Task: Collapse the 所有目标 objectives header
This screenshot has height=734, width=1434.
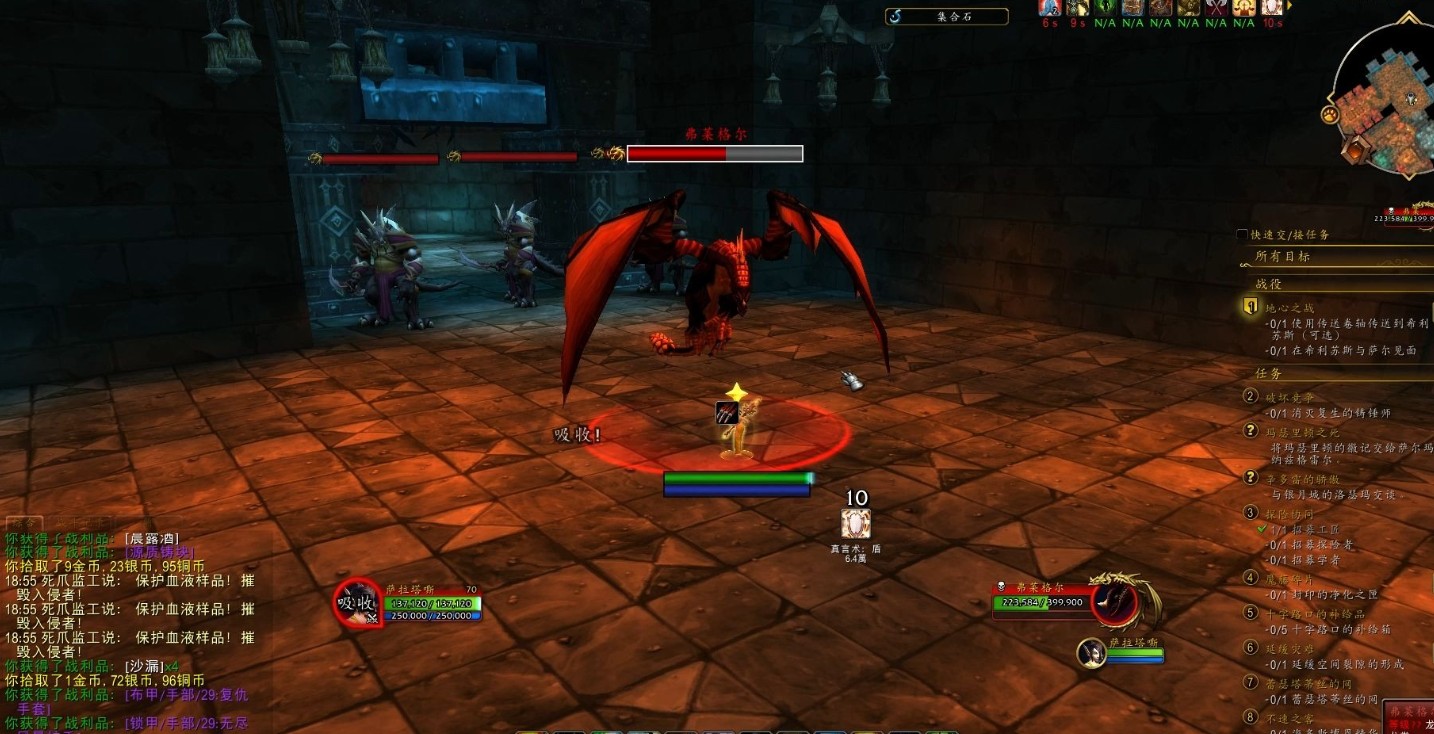Action: [x=1282, y=256]
